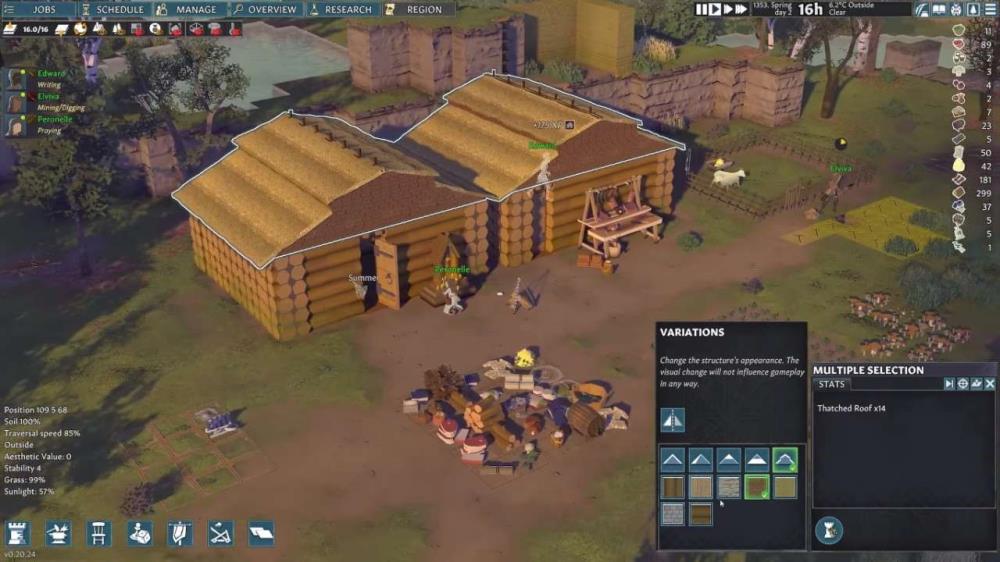This screenshot has width=1000, height=562.
Task: Open the Overview menu
Action: pos(266,9)
